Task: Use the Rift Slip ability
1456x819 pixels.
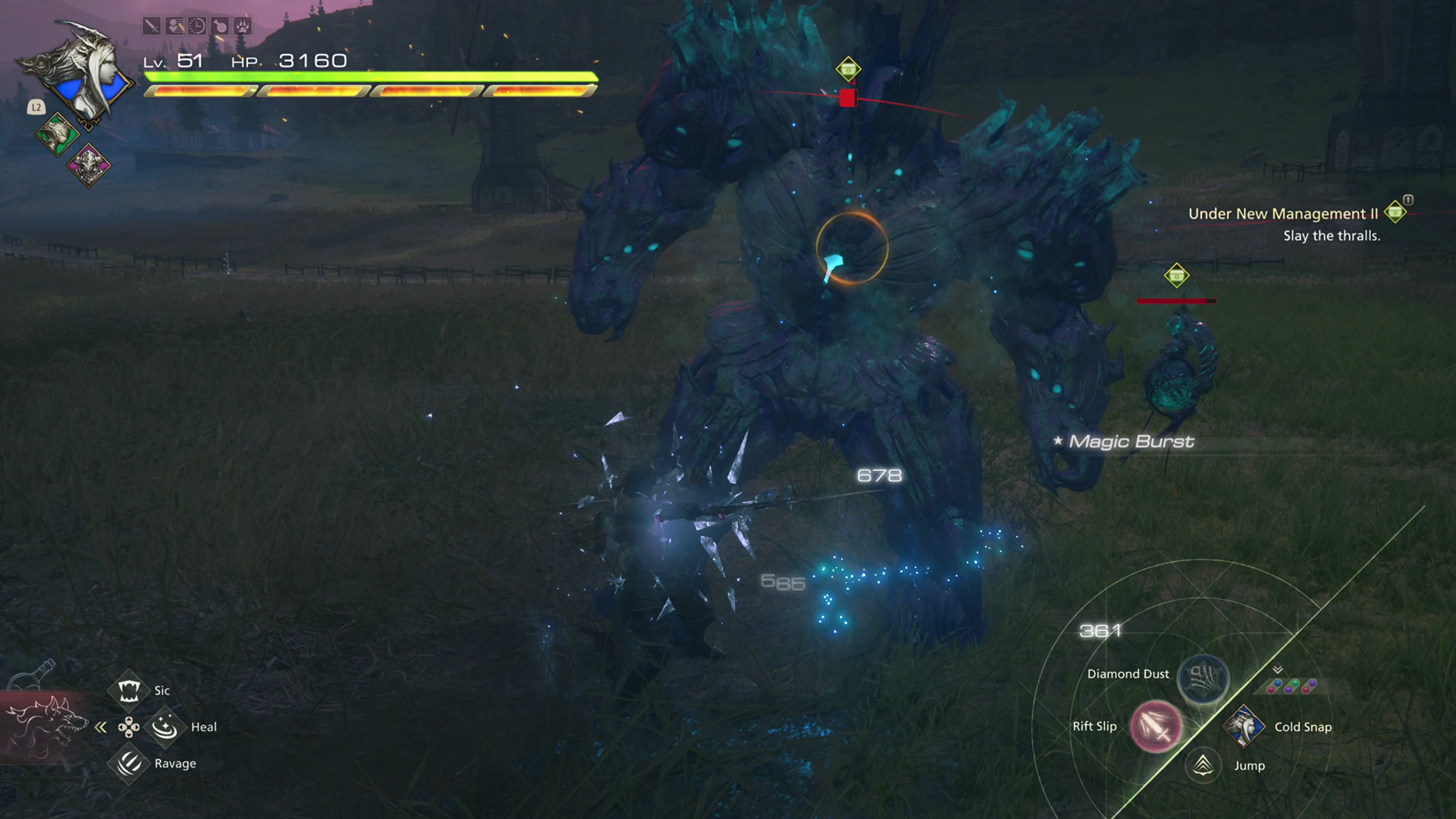Action: tap(1156, 726)
